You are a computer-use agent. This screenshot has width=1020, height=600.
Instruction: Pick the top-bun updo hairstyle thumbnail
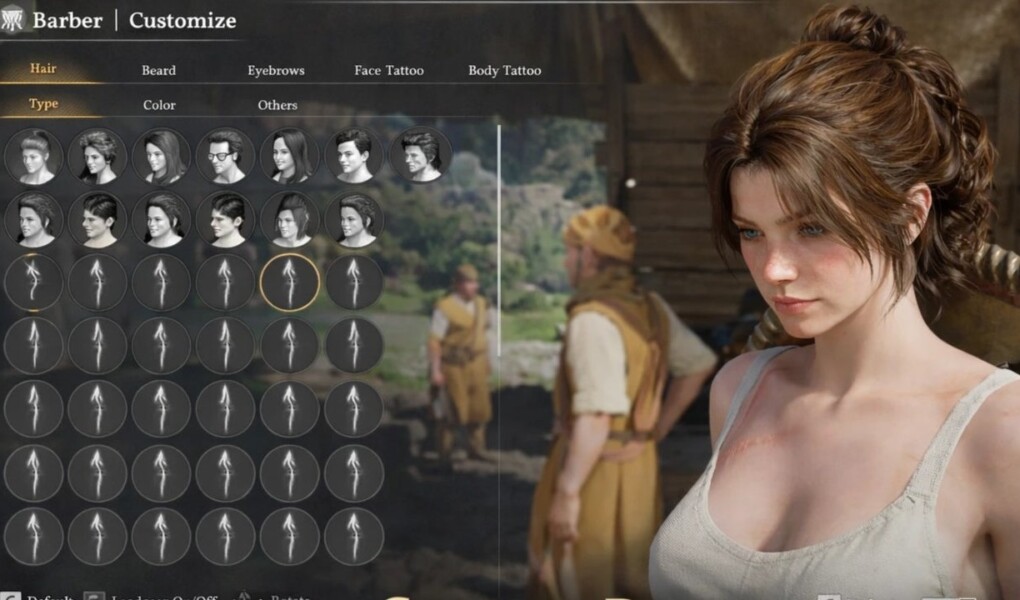pos(33,155)
